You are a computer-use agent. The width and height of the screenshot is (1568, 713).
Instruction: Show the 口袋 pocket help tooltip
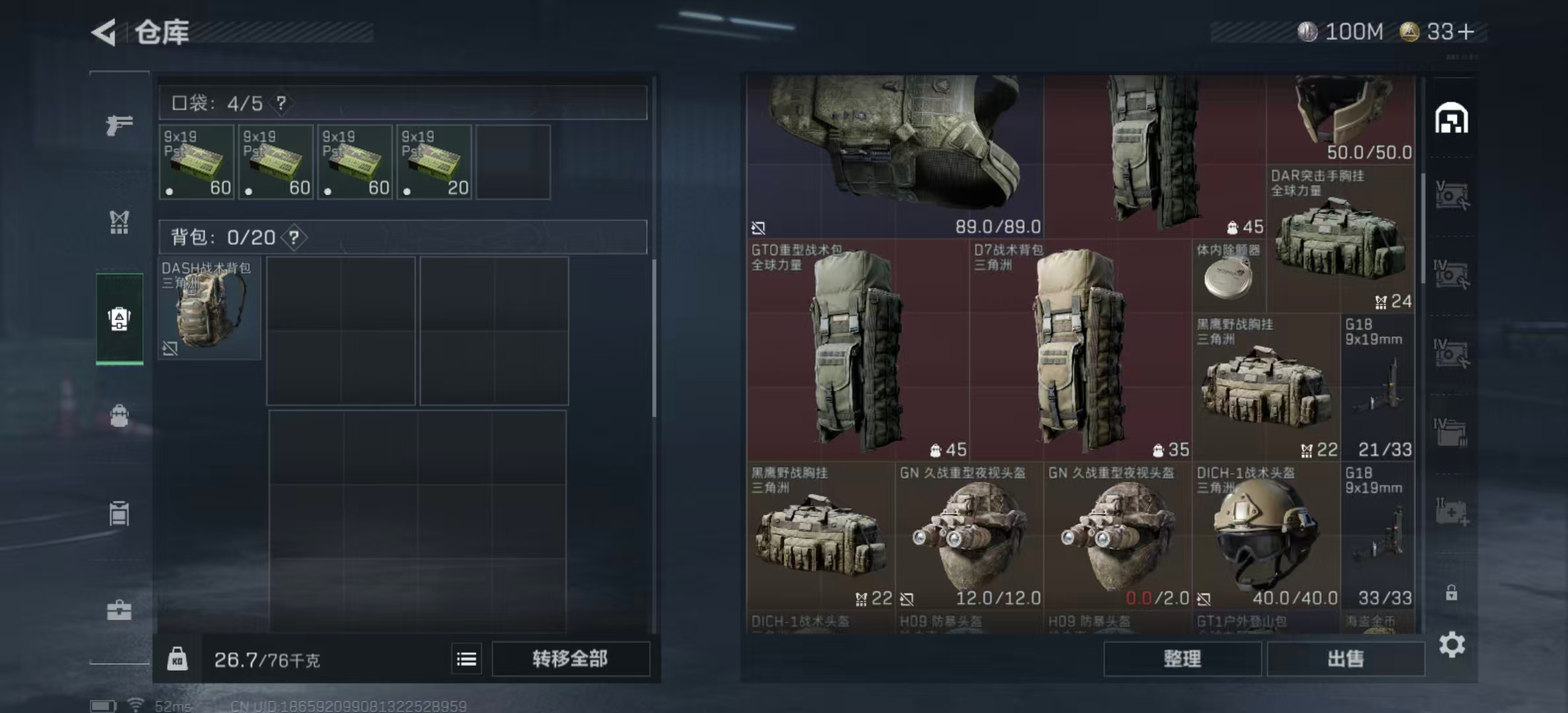click(x=282, y=103)
